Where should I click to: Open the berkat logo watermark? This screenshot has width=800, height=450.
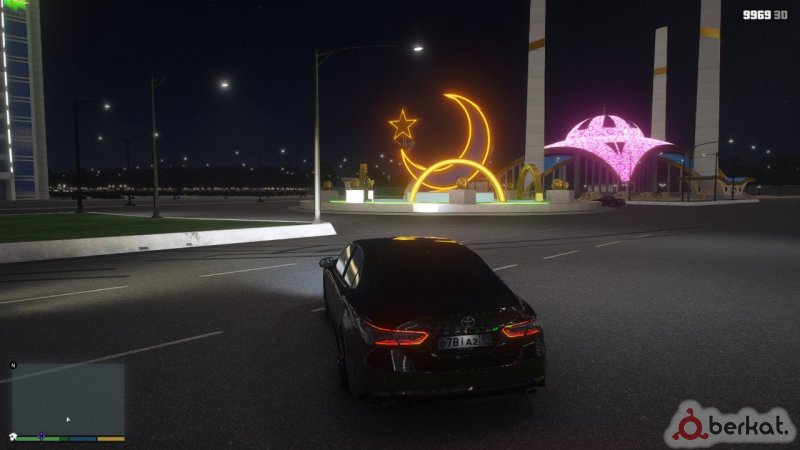pyautogui.click(x=731, y=424)
